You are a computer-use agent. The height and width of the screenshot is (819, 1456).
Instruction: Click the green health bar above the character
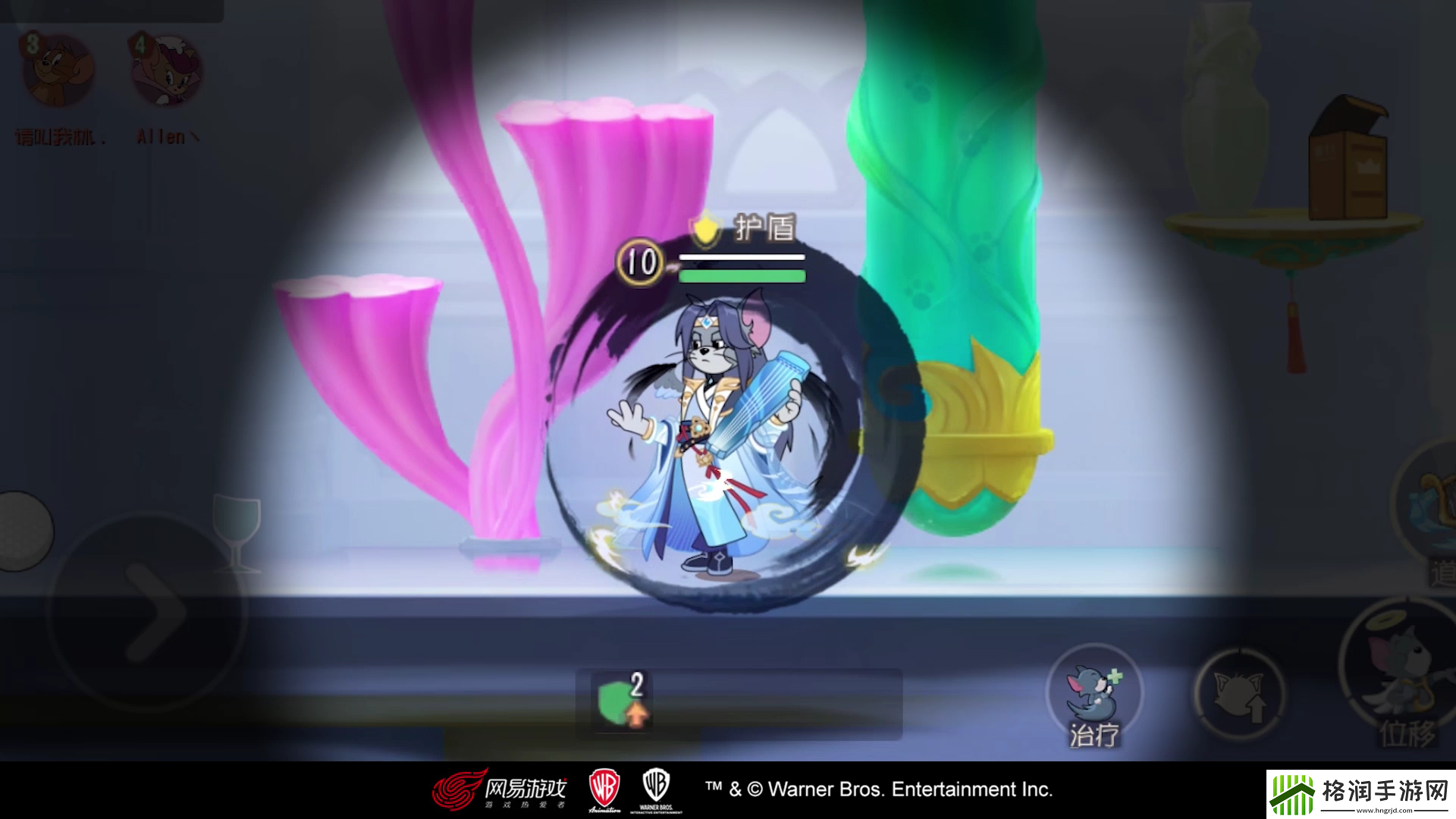coord(743,277)
